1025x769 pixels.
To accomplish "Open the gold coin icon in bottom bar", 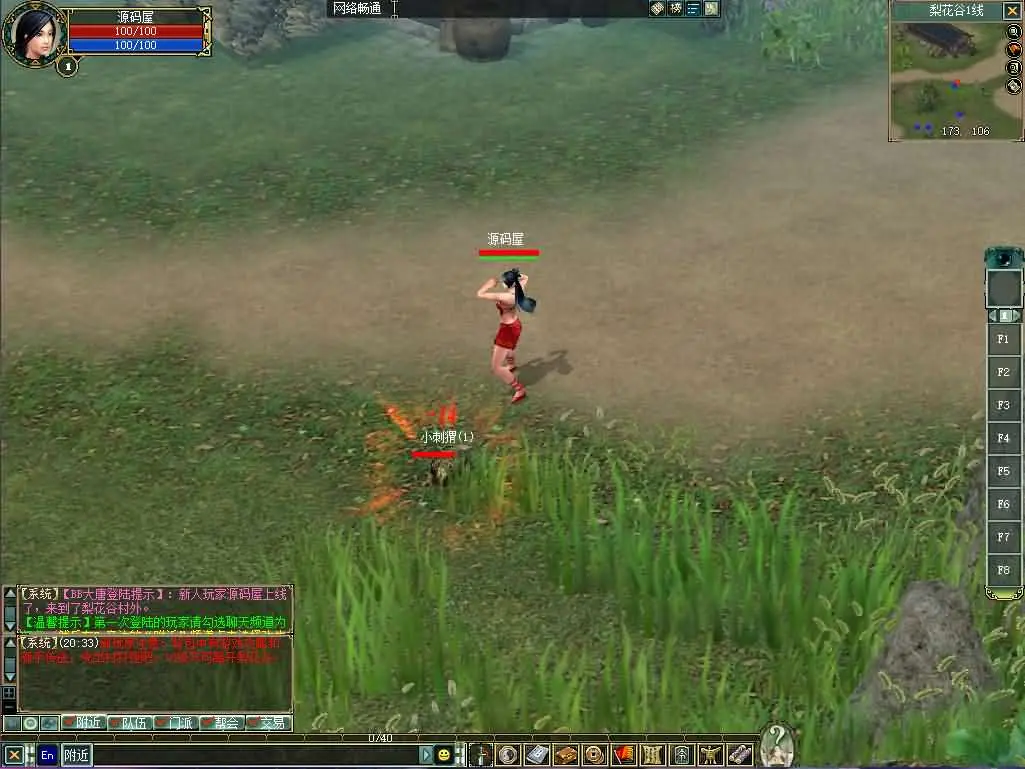I will click(x=594, y=755).
